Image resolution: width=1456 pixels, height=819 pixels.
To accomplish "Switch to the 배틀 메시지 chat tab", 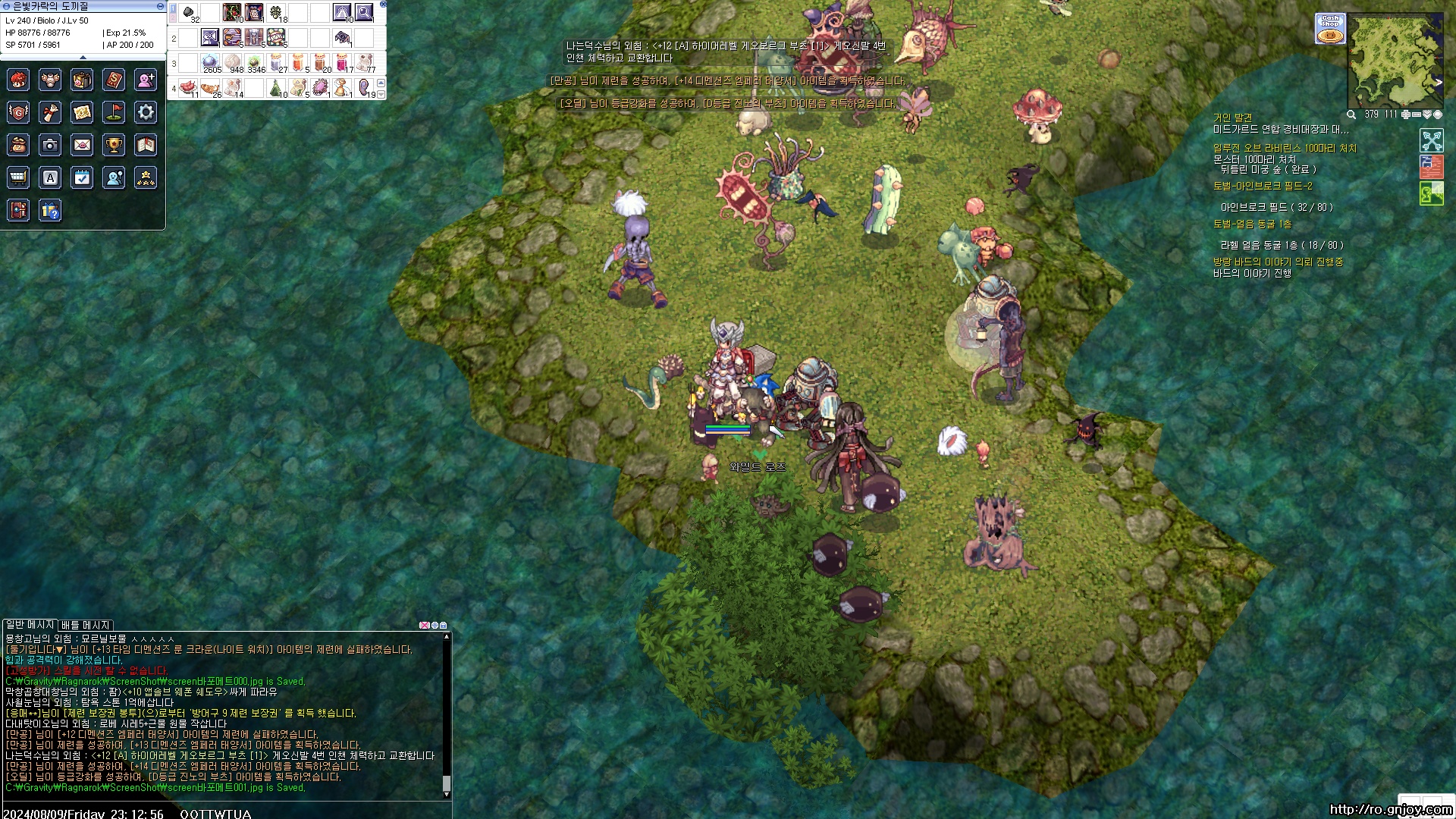I will pyautogui.click(x=86, y=625).
